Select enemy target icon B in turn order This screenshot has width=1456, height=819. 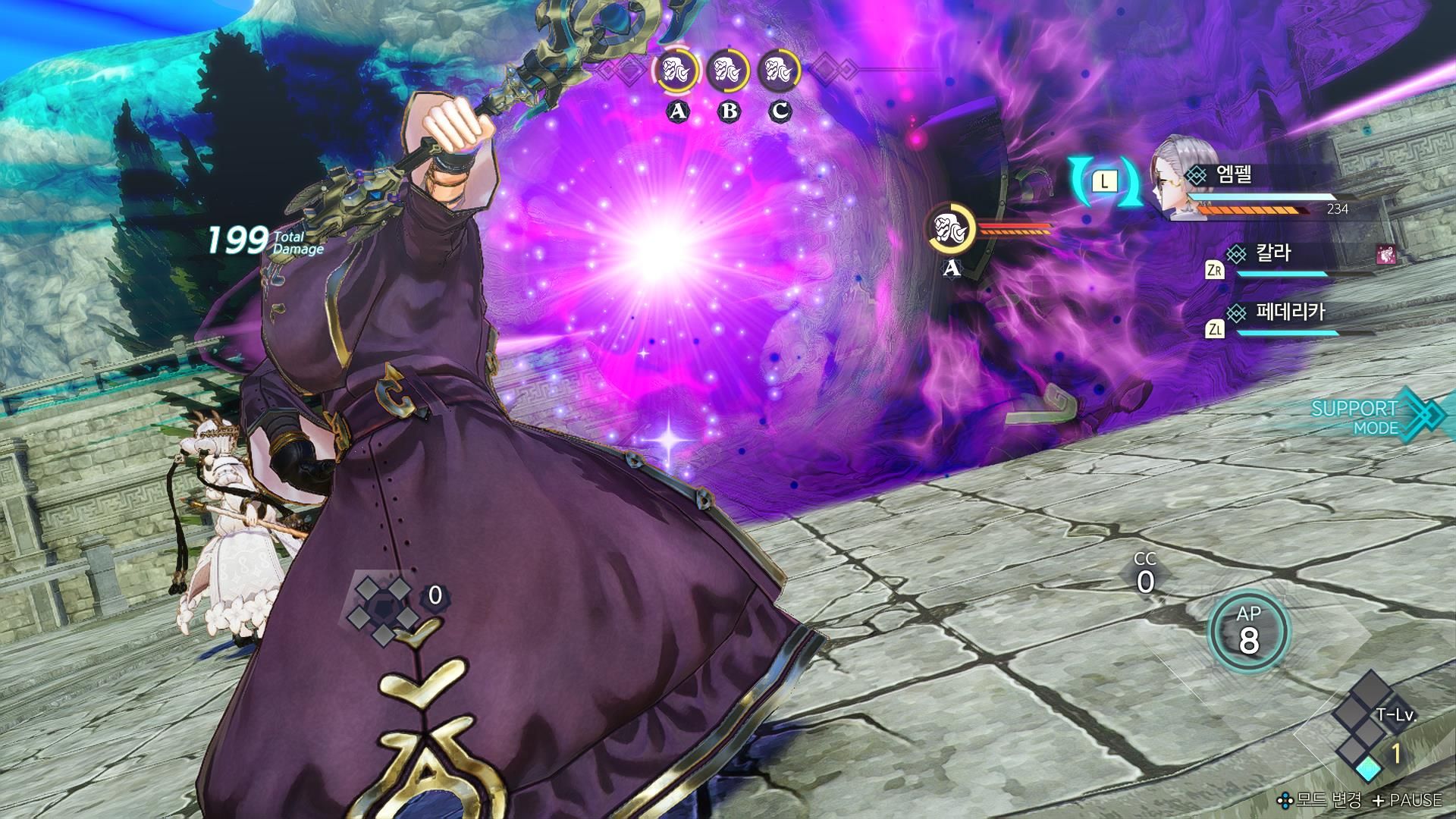[728, 72]
